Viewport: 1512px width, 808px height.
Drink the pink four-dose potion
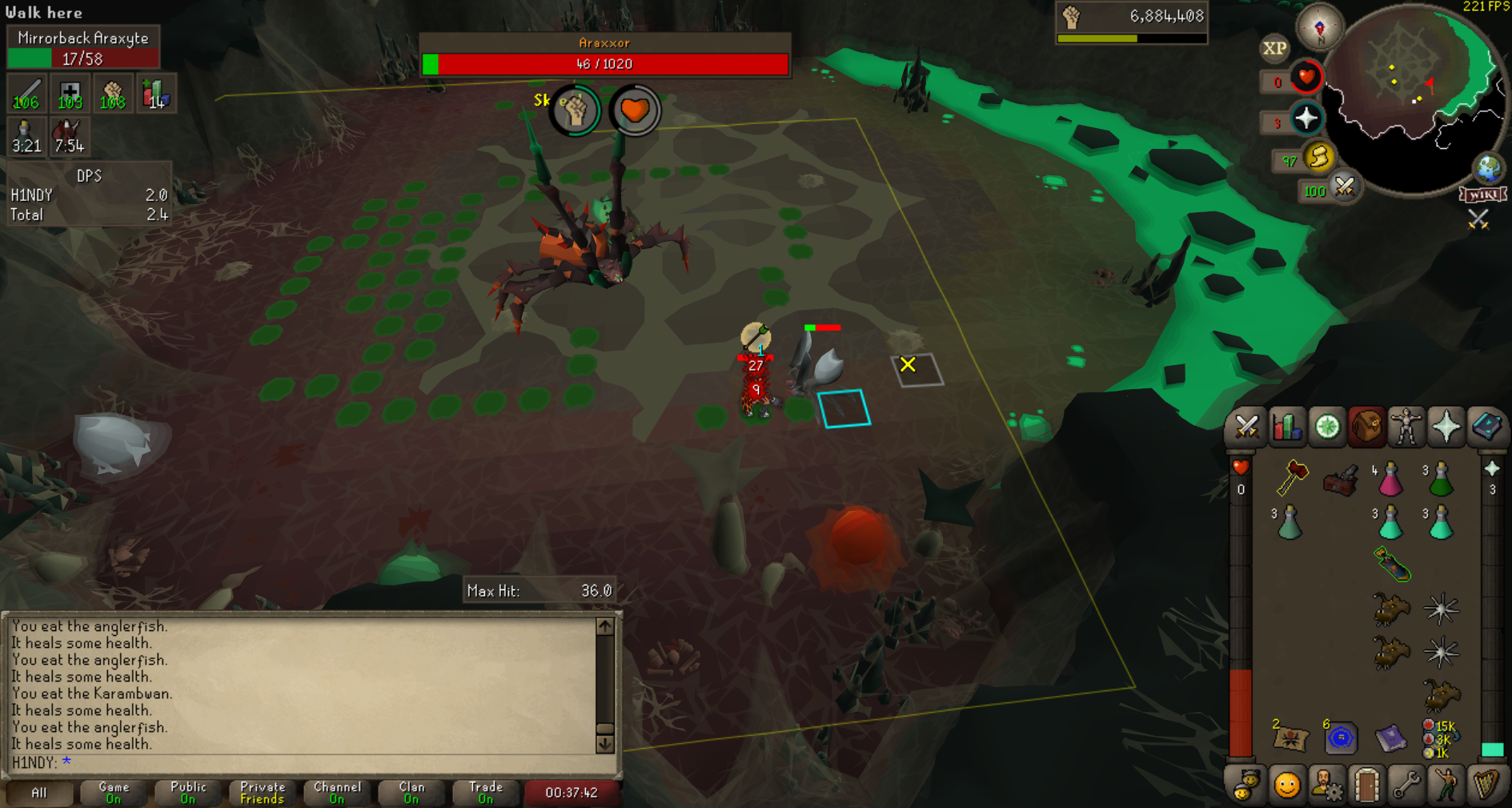tap(1390, 480)
